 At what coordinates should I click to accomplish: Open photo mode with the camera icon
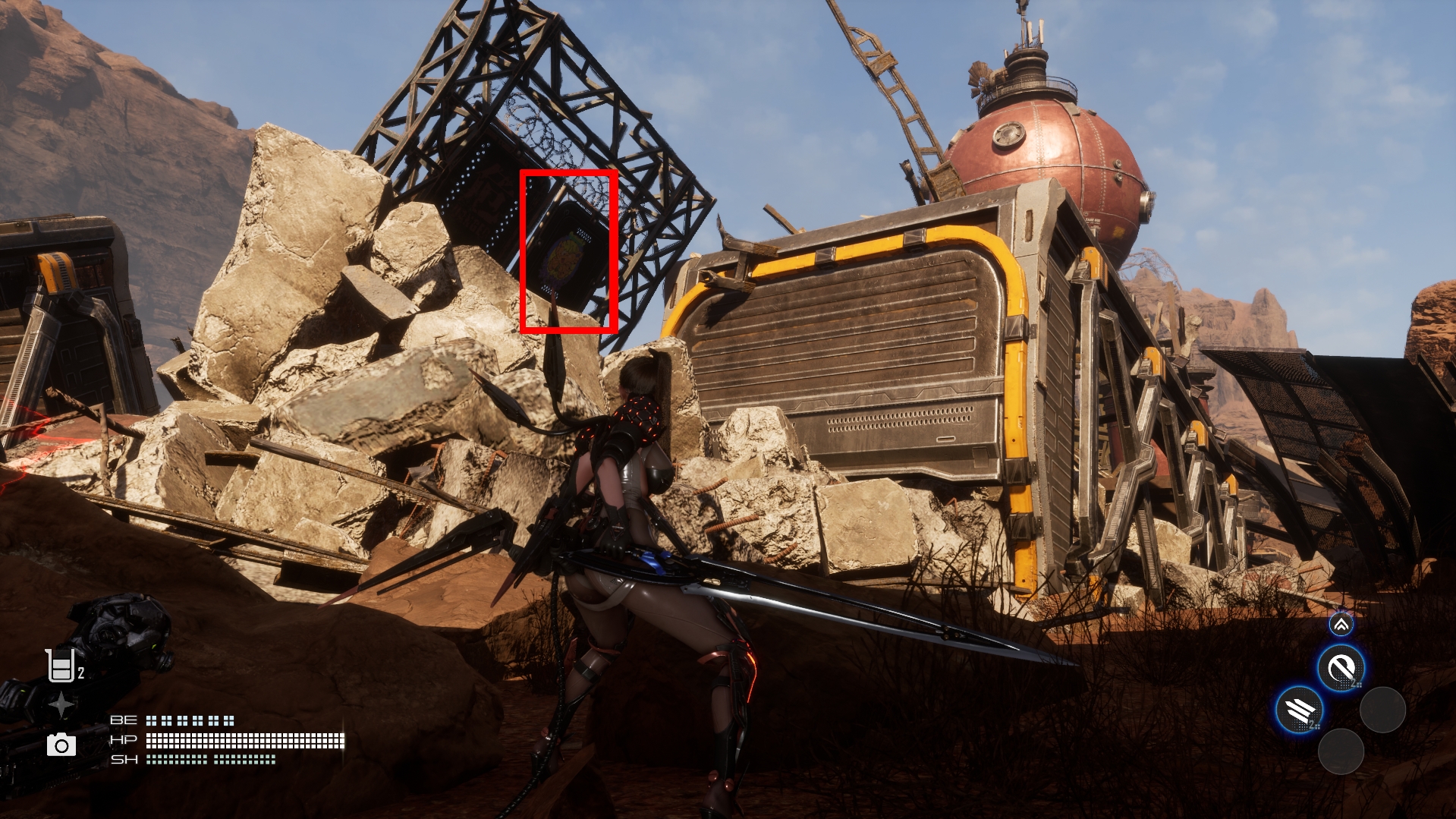[x=61, y=745]
